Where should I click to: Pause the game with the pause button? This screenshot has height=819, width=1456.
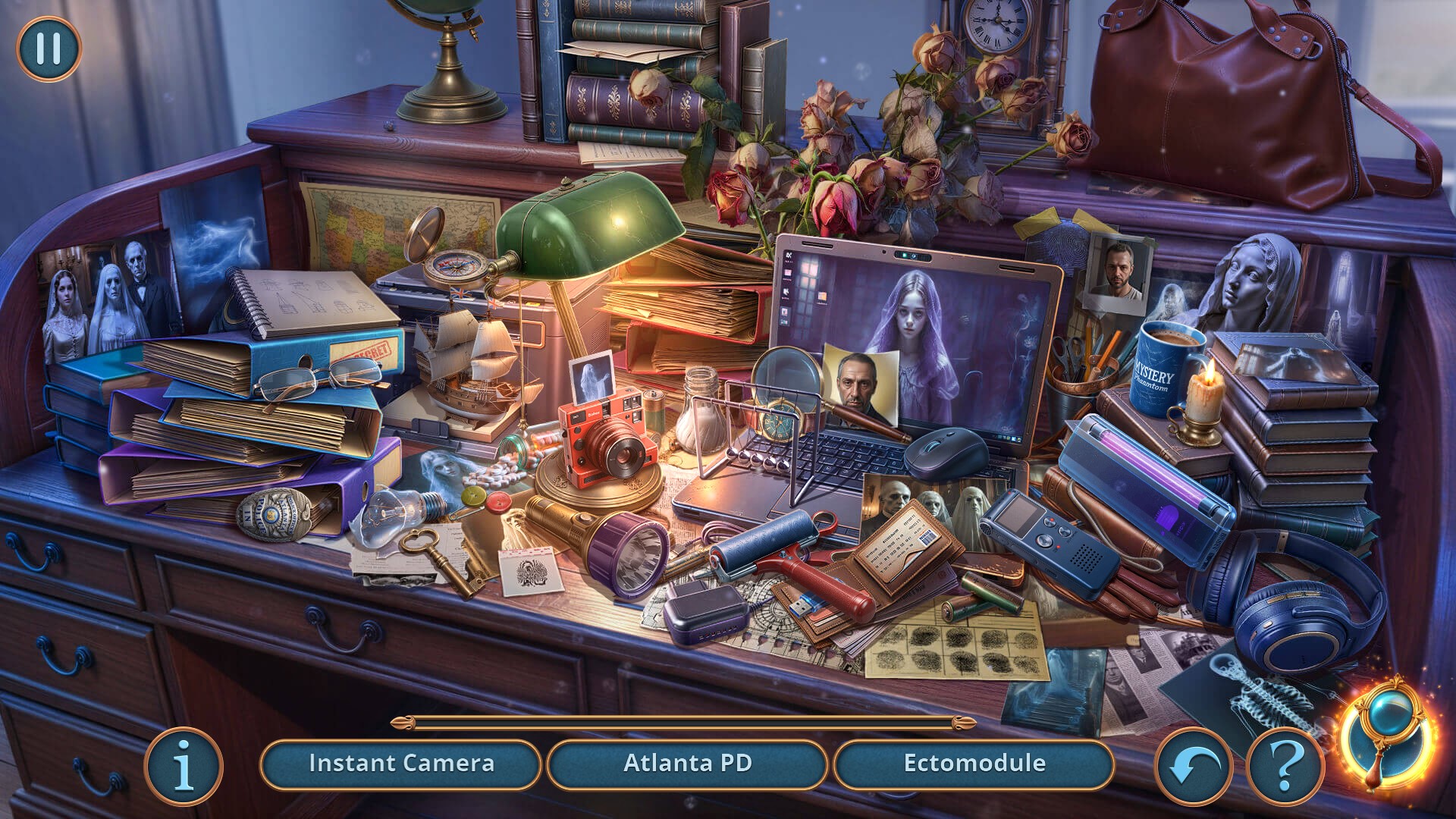(49, 49)
